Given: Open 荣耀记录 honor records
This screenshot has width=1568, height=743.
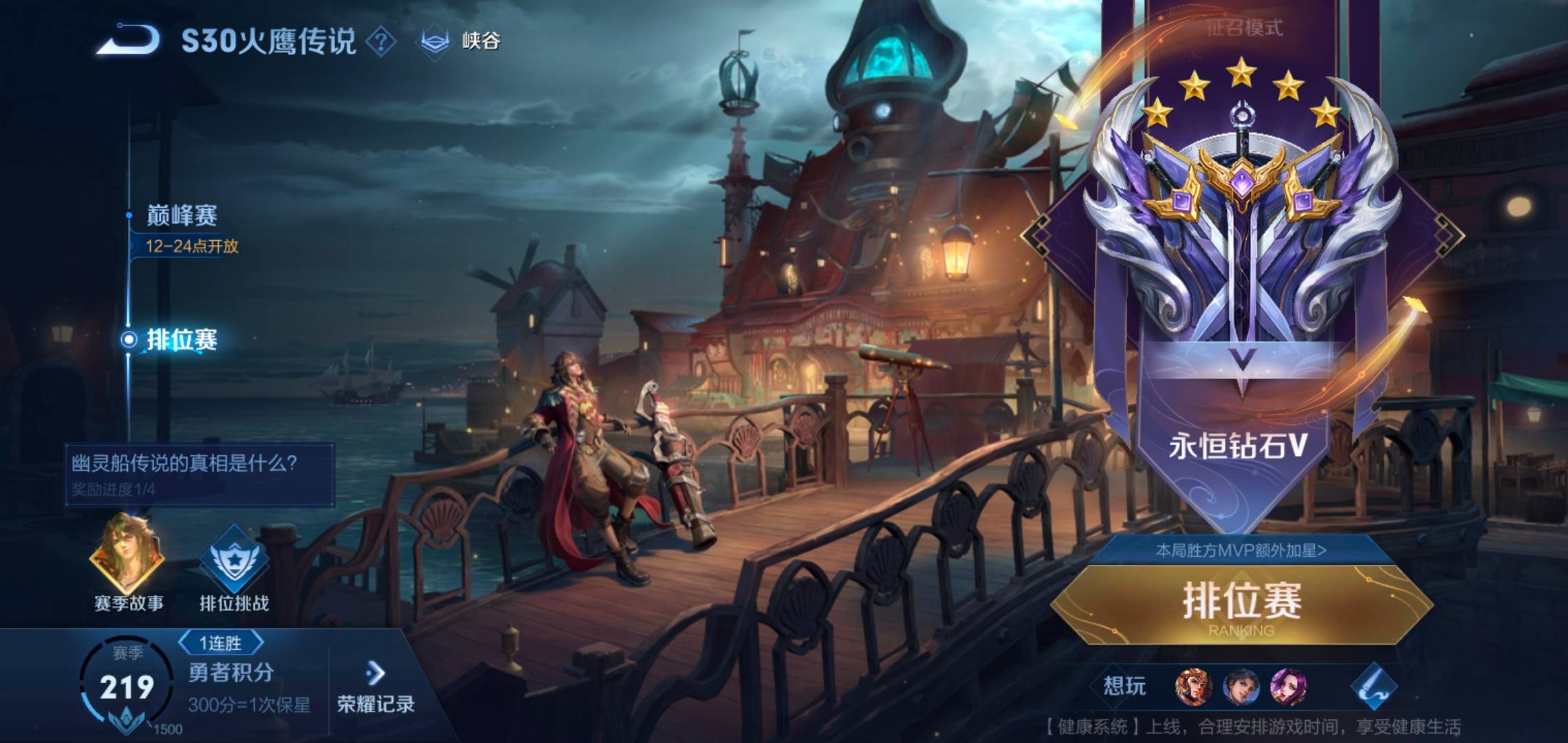Looking at the screenshot, I should coord(375,687).
